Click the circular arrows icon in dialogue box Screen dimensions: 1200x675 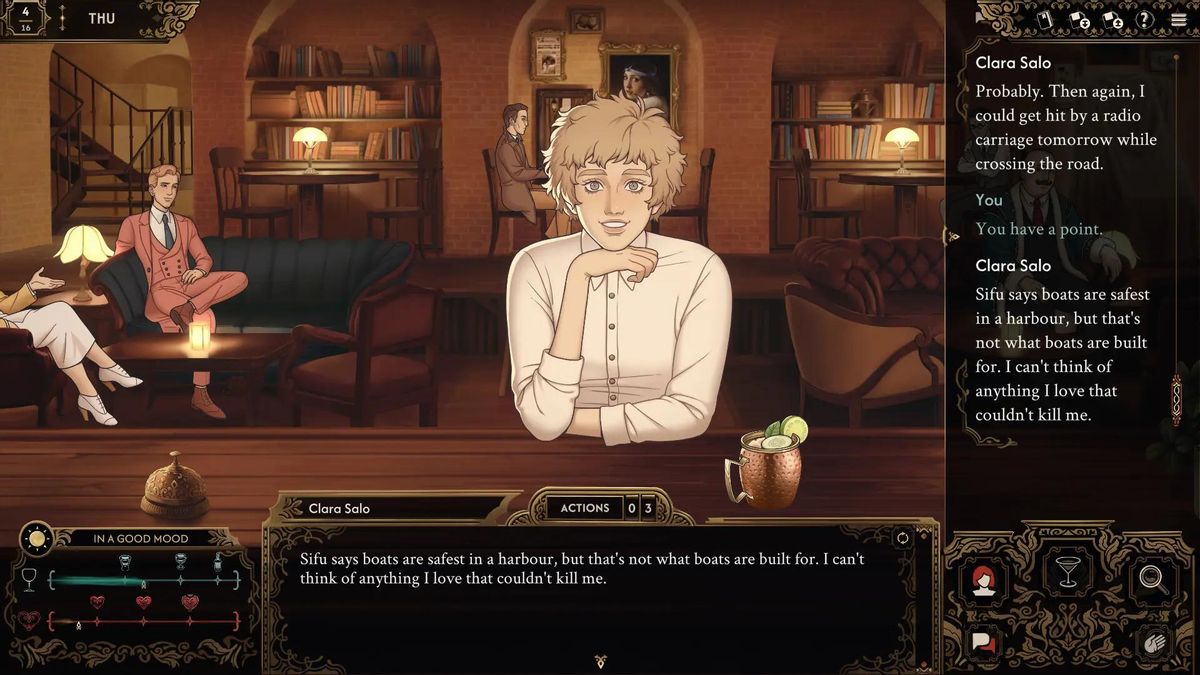pyautogui.click(x=903, y=538)
